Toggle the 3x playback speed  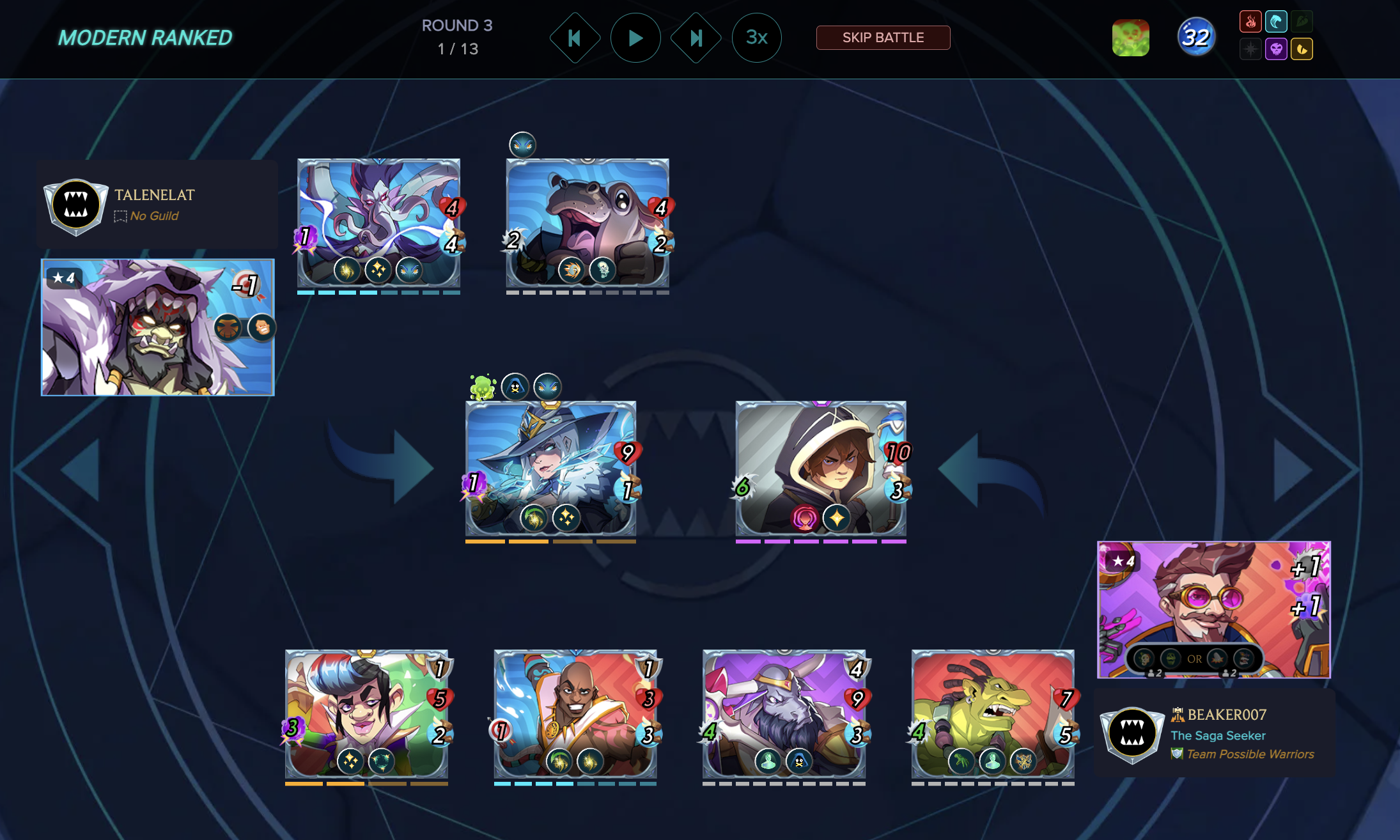[756, 38]
